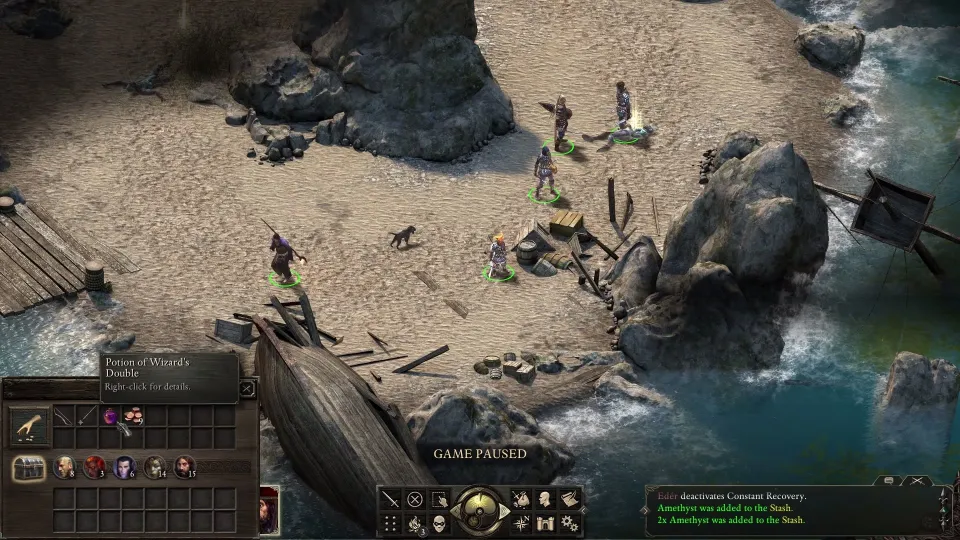
Task: Open the stash chest
Action: pos(29,467)
